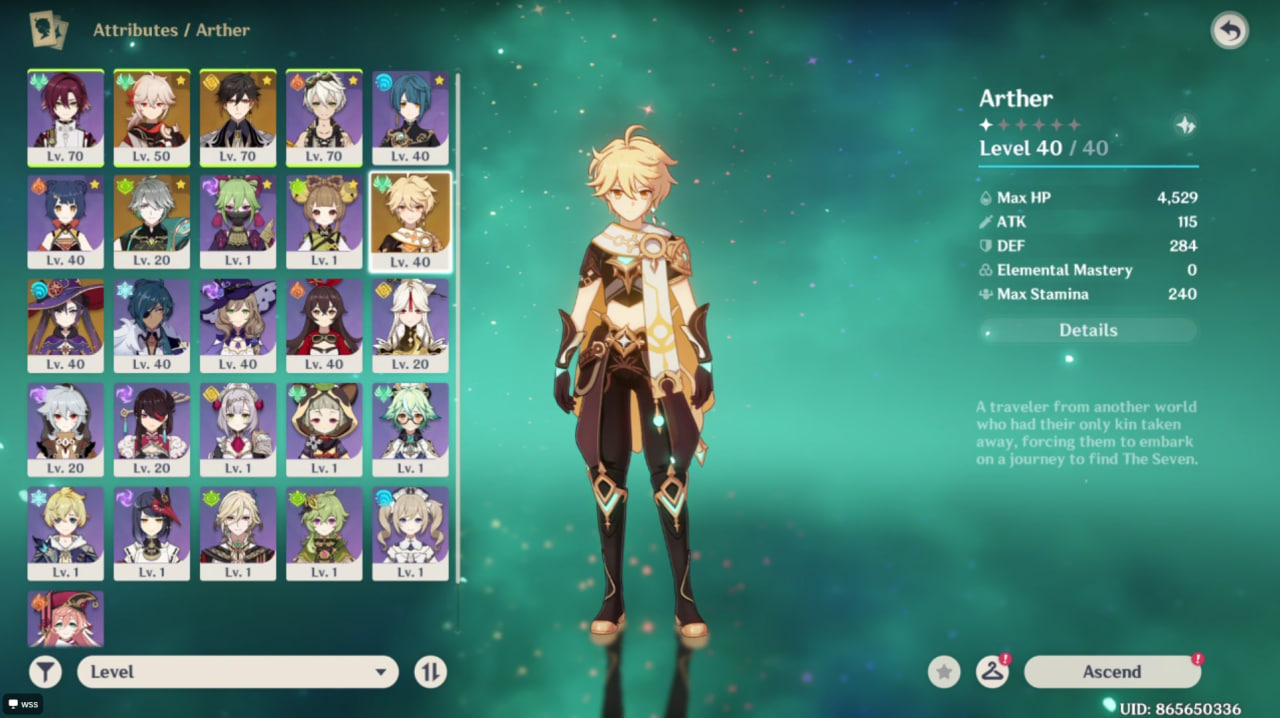1280x718 pixels.
Task: Ascend the character Arther
Action: pyautogui.click(x=1111, y=672)
